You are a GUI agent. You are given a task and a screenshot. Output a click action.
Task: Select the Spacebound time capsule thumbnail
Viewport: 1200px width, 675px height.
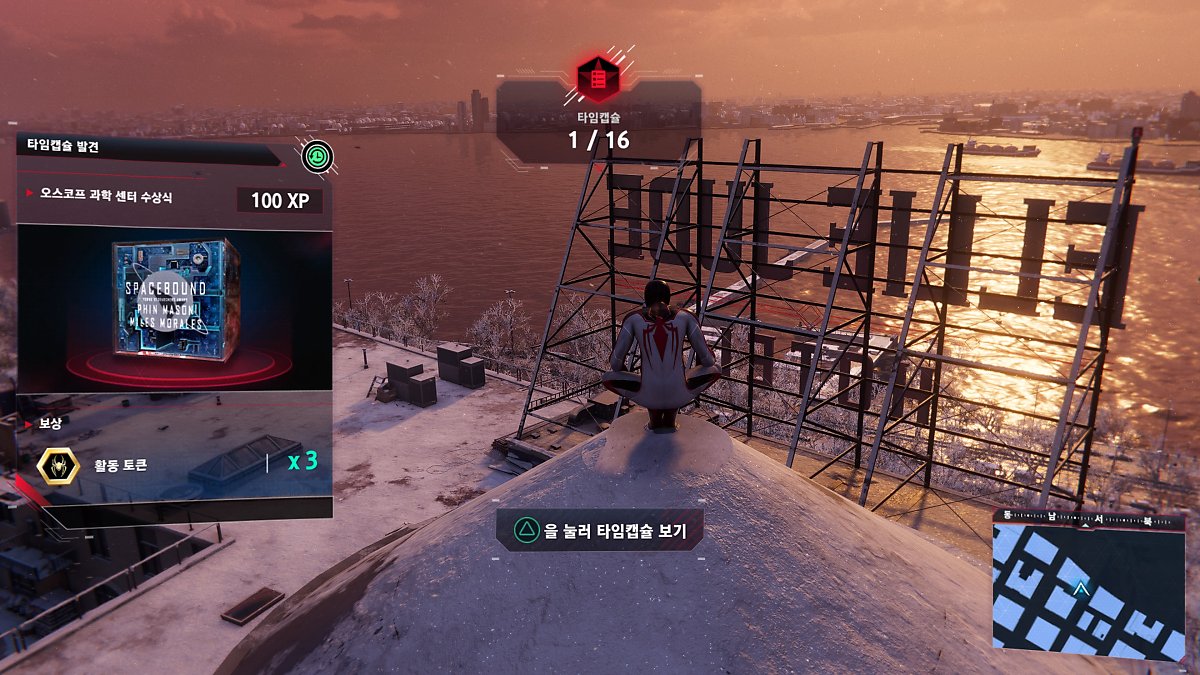click(174, 303)
